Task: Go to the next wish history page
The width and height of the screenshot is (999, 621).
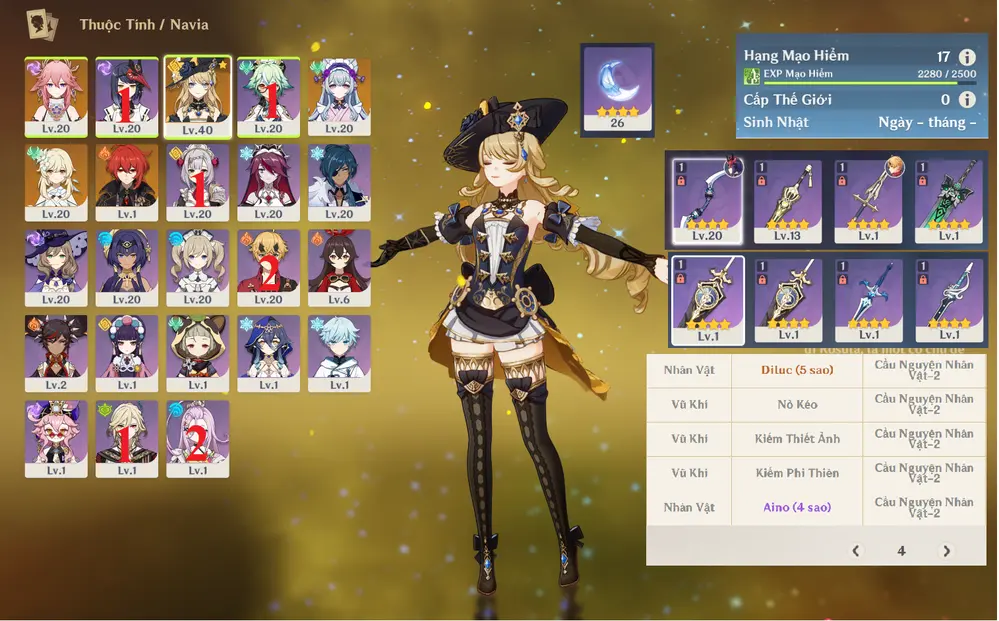Action: 946,551
